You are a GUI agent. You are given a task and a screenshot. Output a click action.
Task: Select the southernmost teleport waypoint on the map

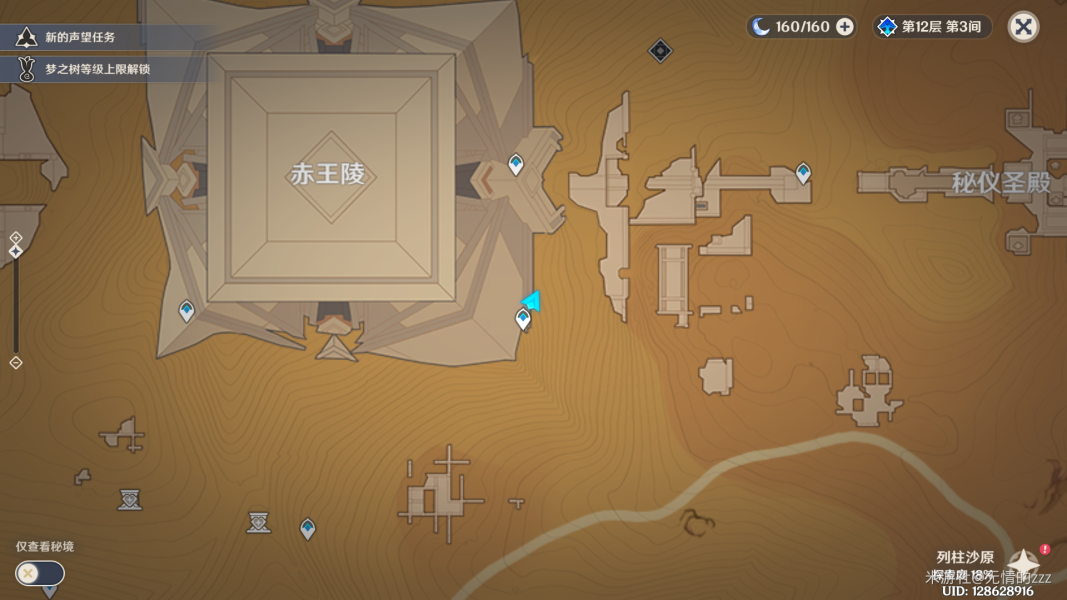(x=308, y=528)
